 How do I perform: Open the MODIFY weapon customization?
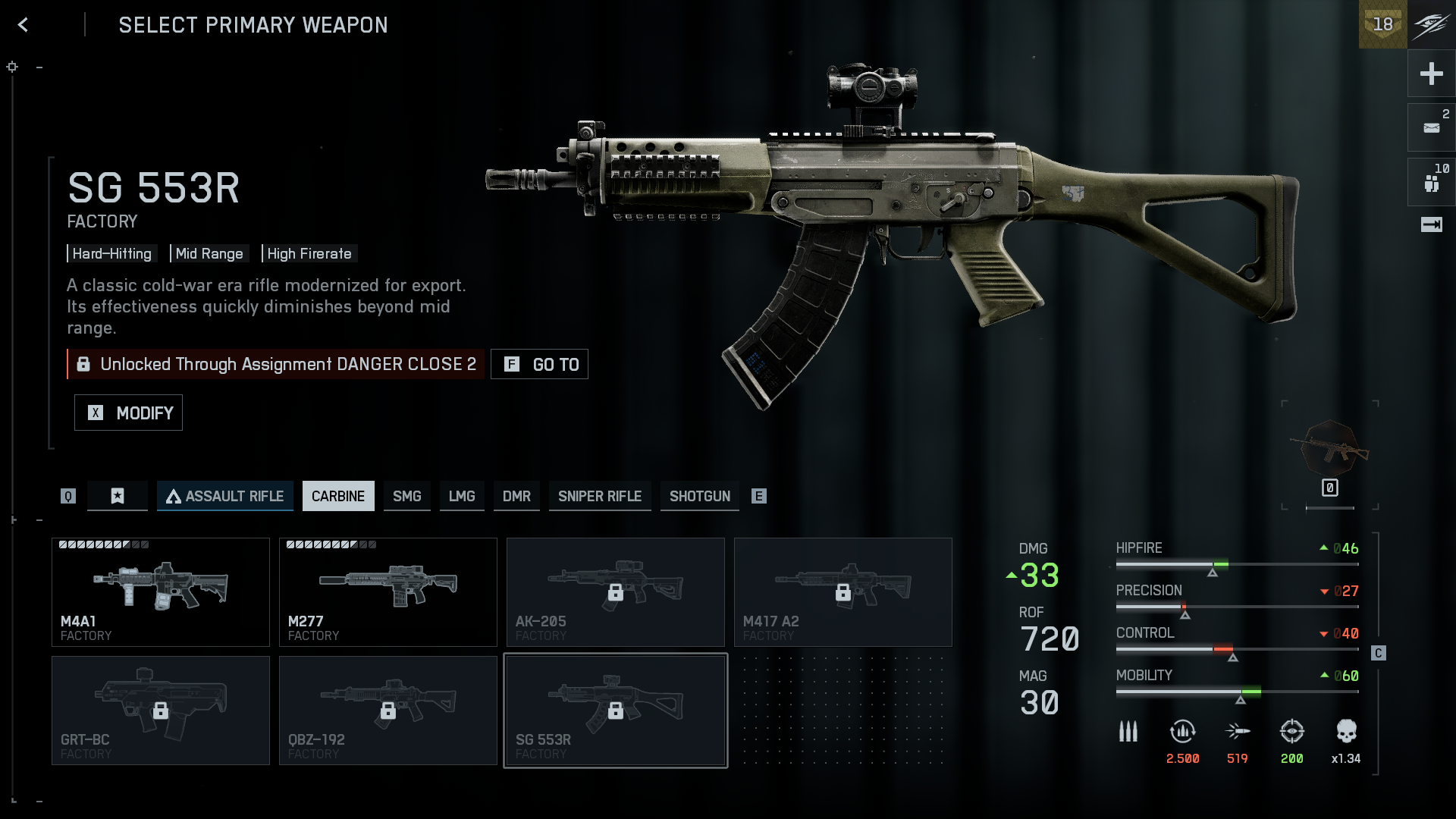coord(128,413)
